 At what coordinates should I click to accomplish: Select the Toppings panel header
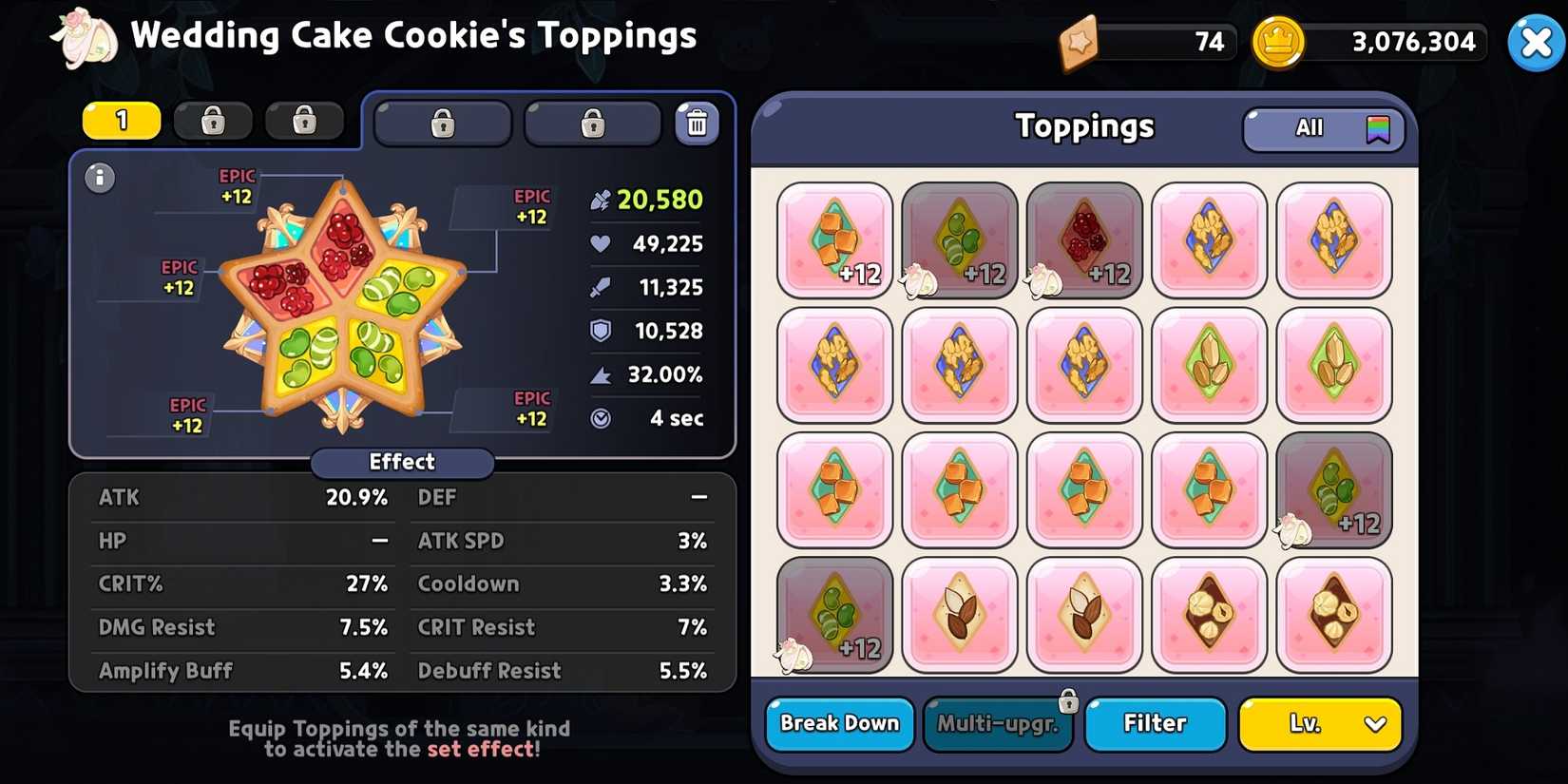[x=1084, y=126]
